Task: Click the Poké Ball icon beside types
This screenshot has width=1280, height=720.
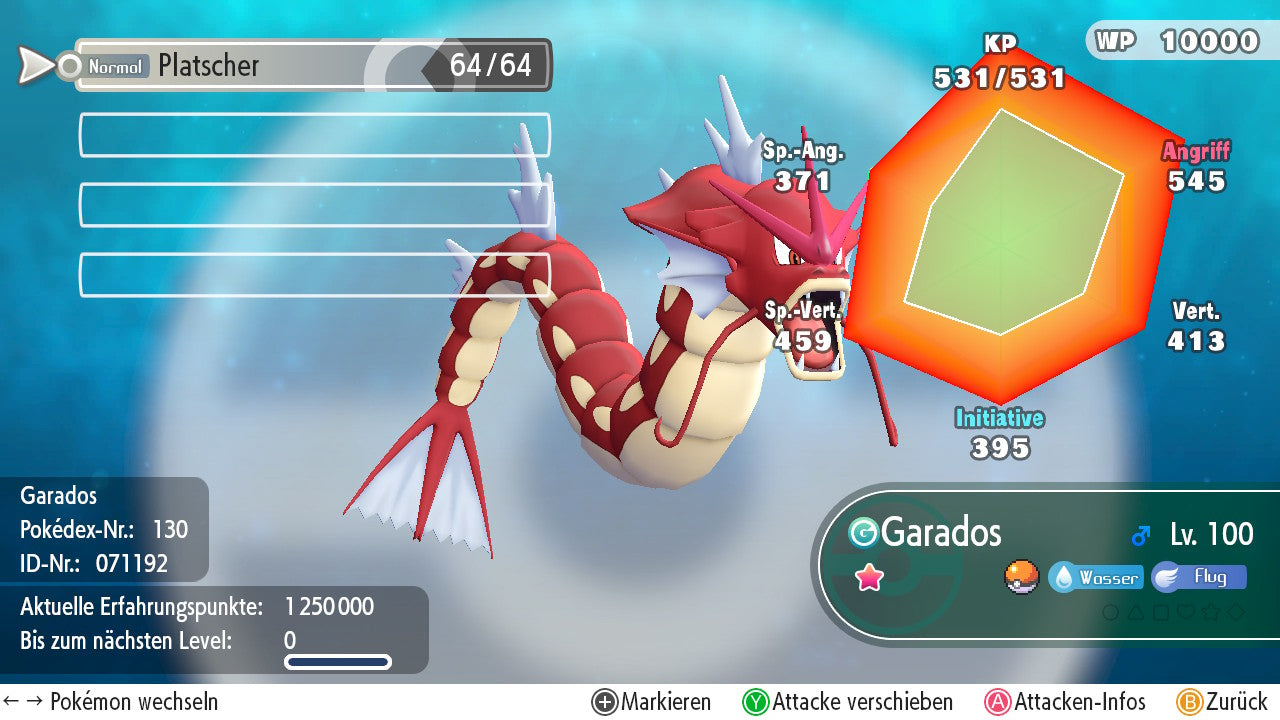Action: [x=1021, y=577]
